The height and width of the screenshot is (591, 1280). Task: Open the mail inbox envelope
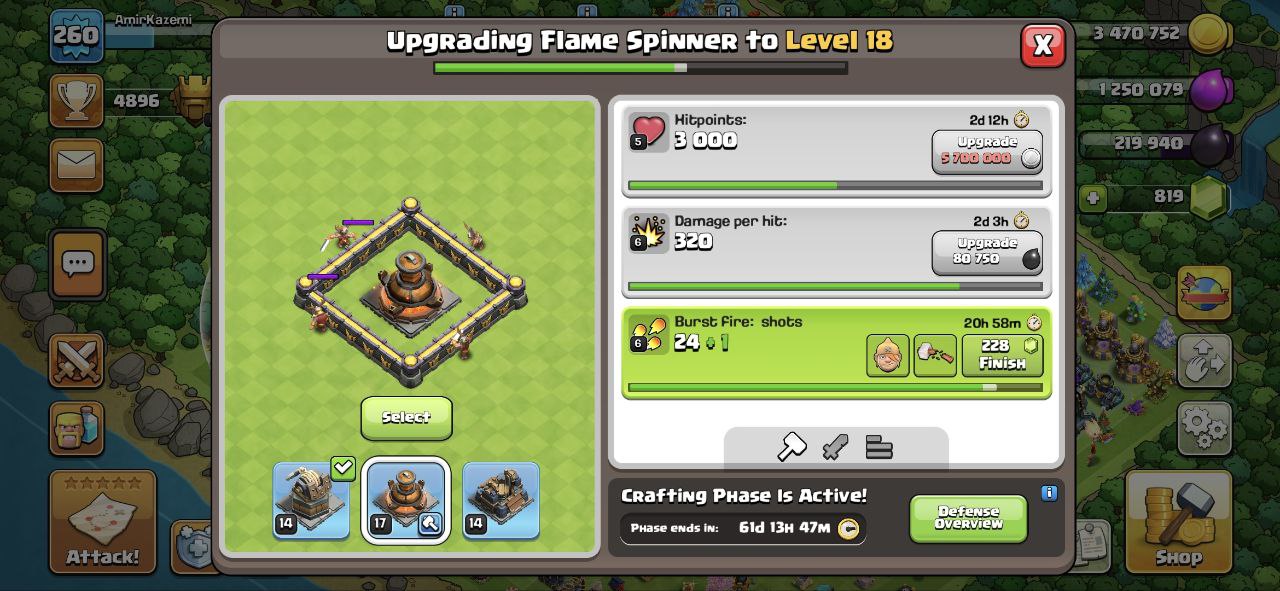(76, 165)
